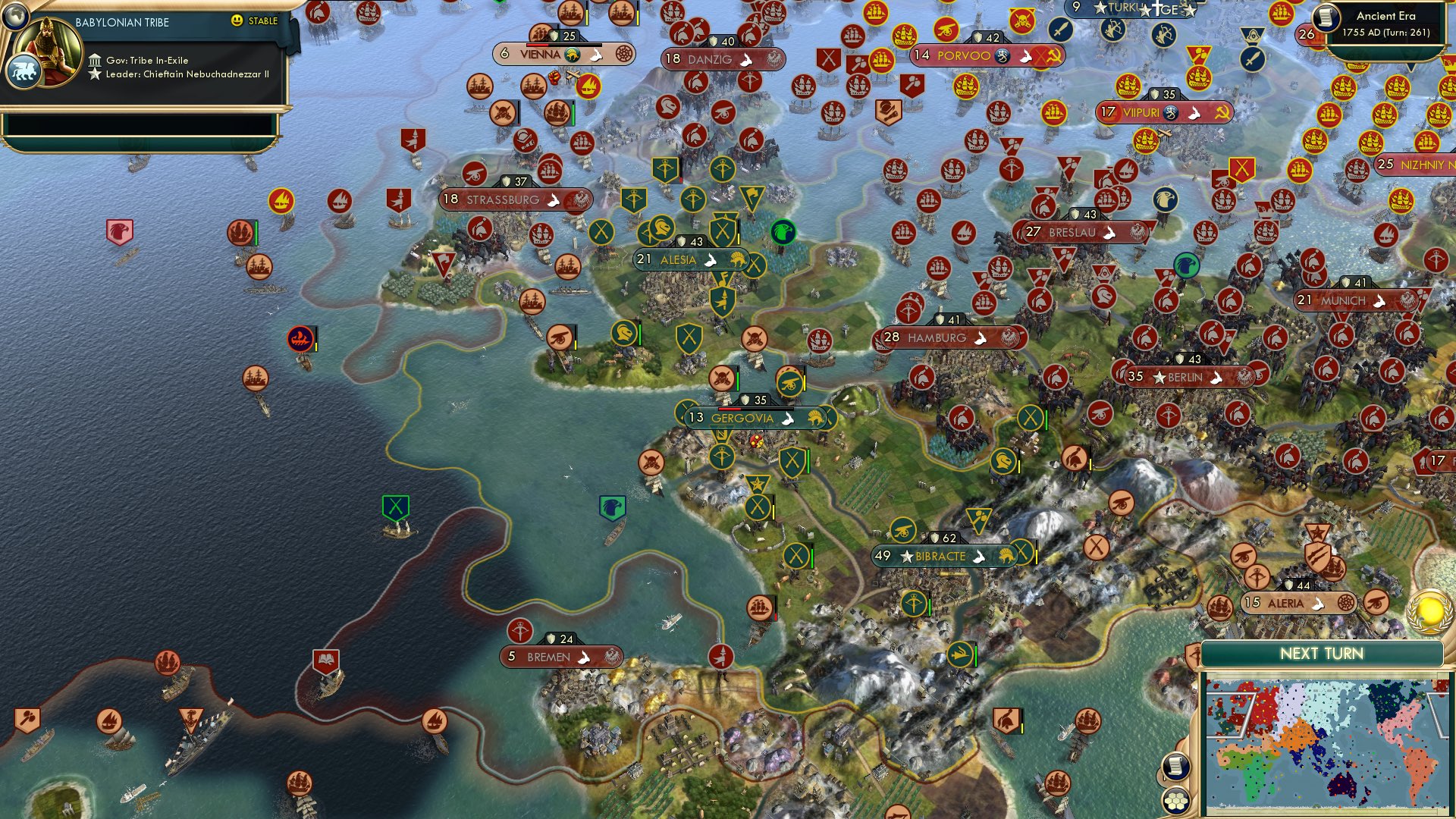Screen dimensions: 1456x819
Task: Click the hex grid icon below the scroll icon
Action: click(1176, 800)
